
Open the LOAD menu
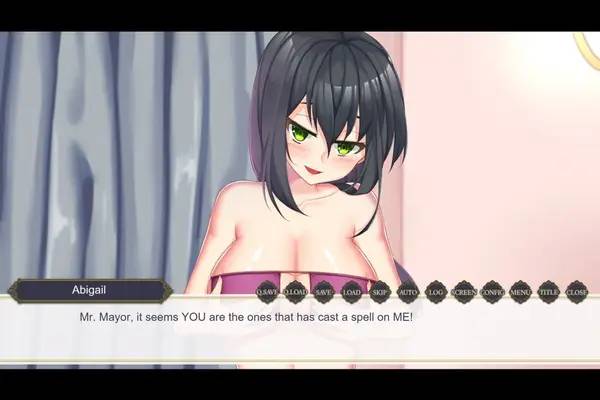point(351,292)
